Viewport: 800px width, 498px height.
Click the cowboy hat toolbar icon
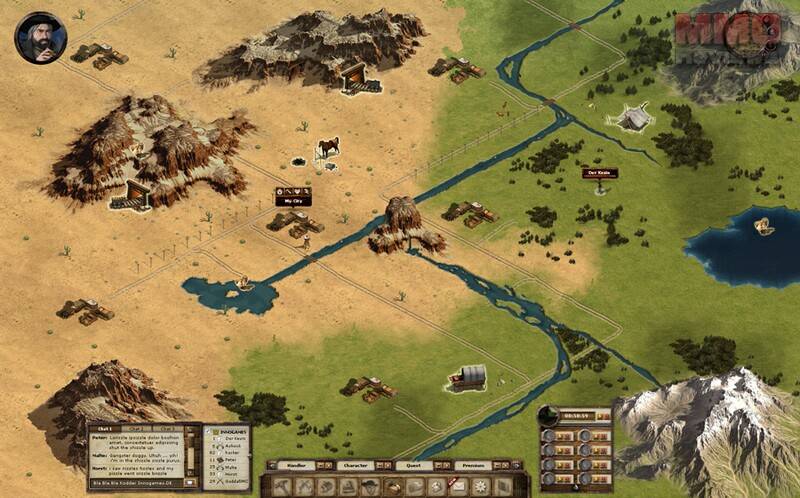(x=369, y=487)
